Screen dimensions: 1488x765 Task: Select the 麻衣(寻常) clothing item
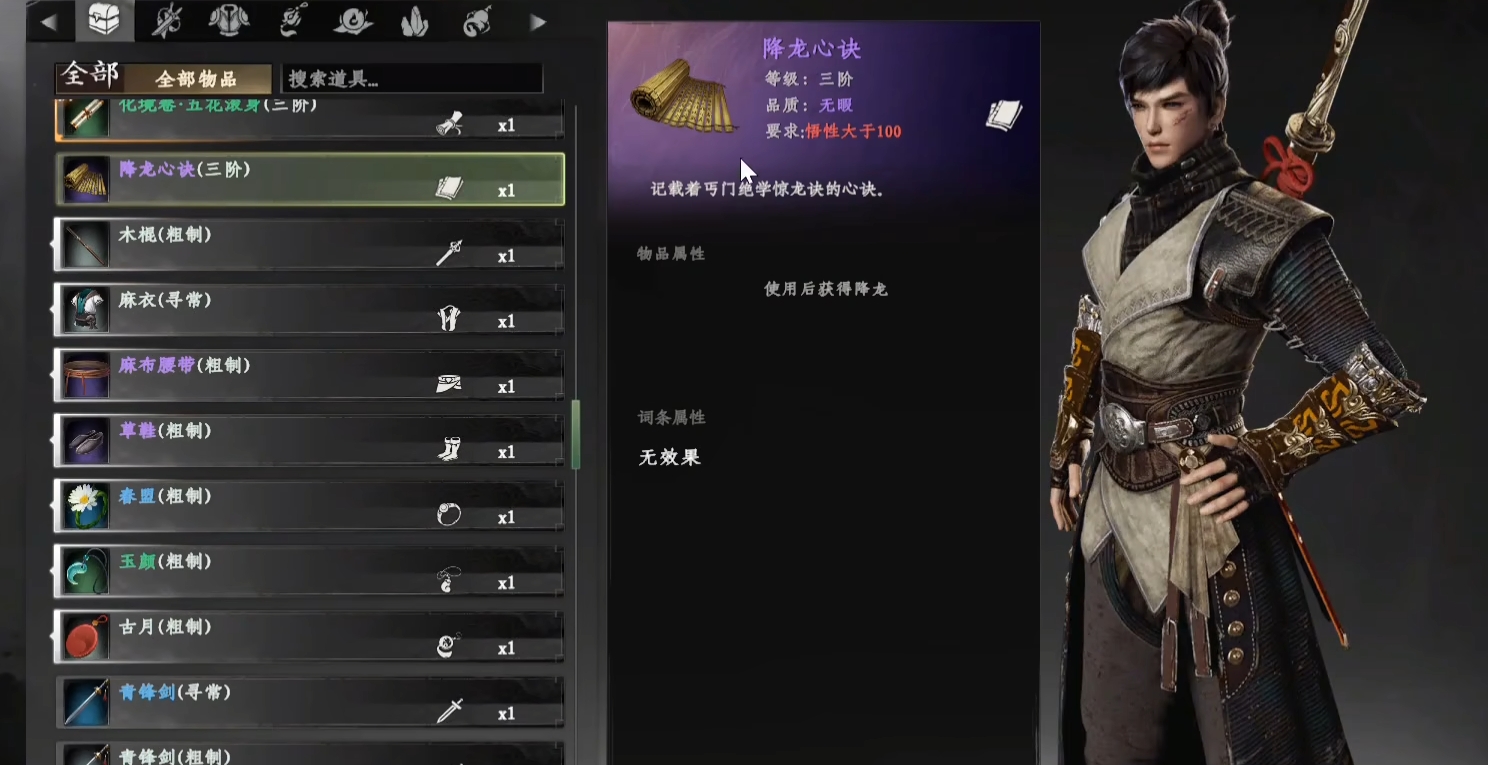(300, 308)
